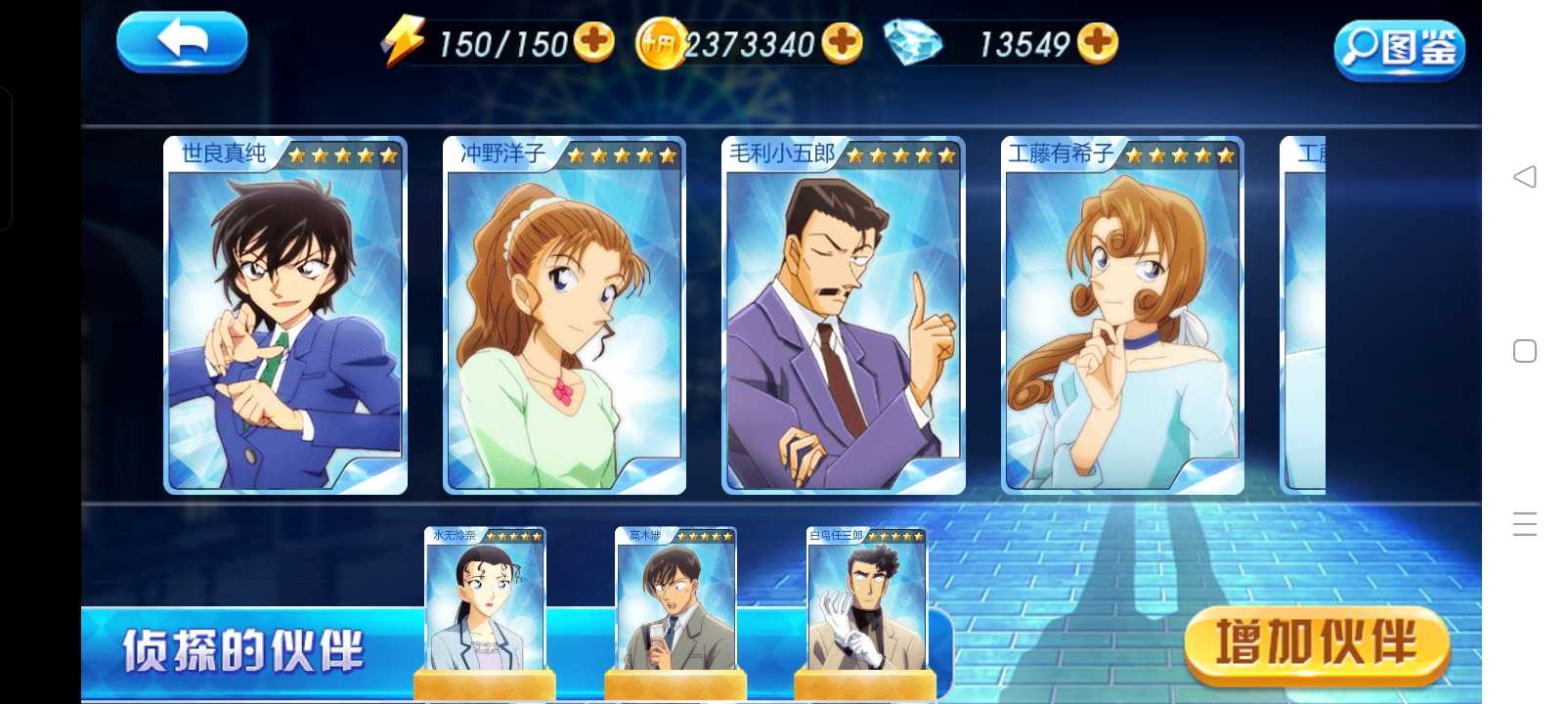Add gold coins with the plus button
The height and width of the screenshot is (704, 1568).
coord(842,42)
